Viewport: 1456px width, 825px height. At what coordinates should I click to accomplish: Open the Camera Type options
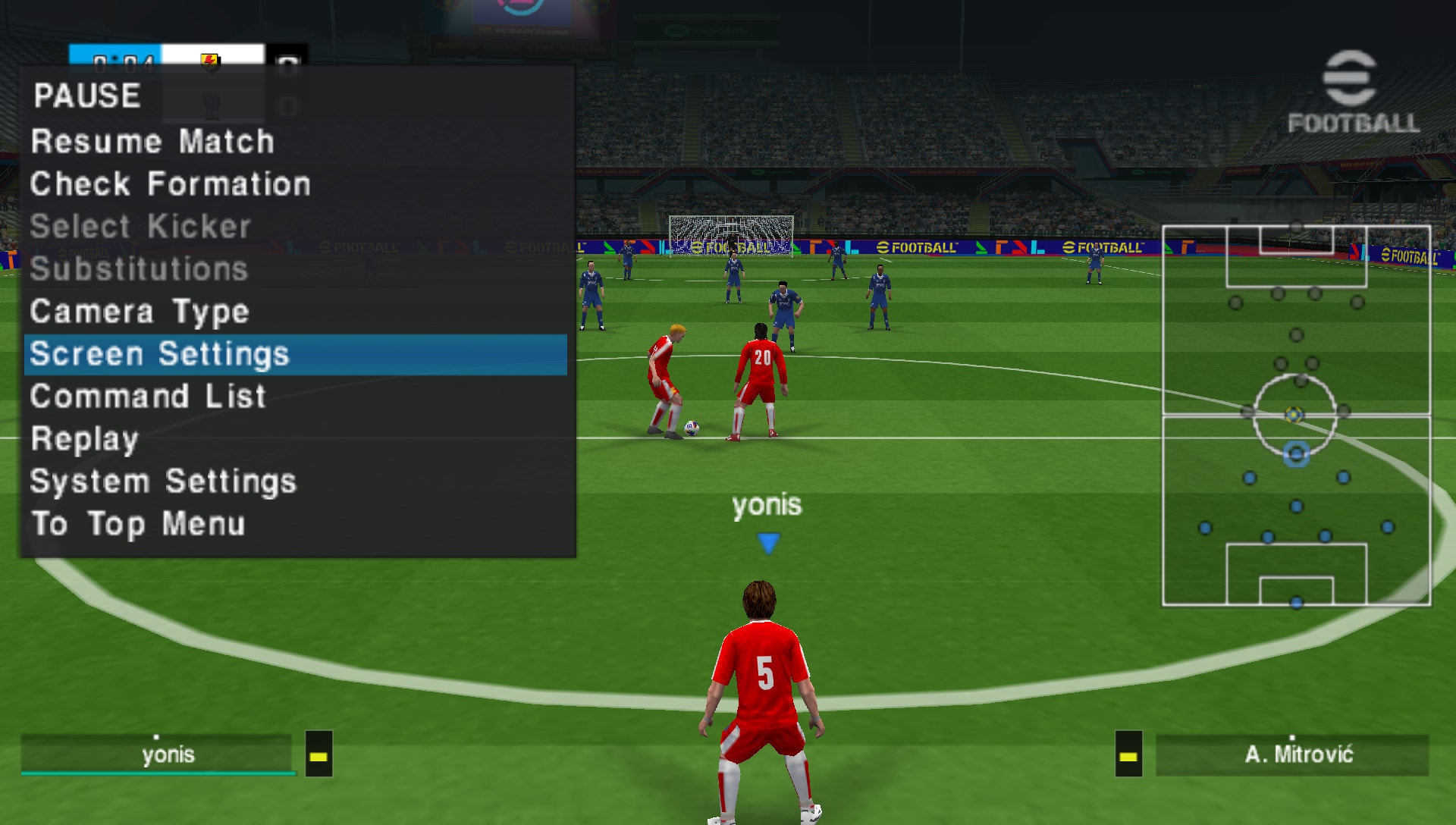click(x=139, y=312)
